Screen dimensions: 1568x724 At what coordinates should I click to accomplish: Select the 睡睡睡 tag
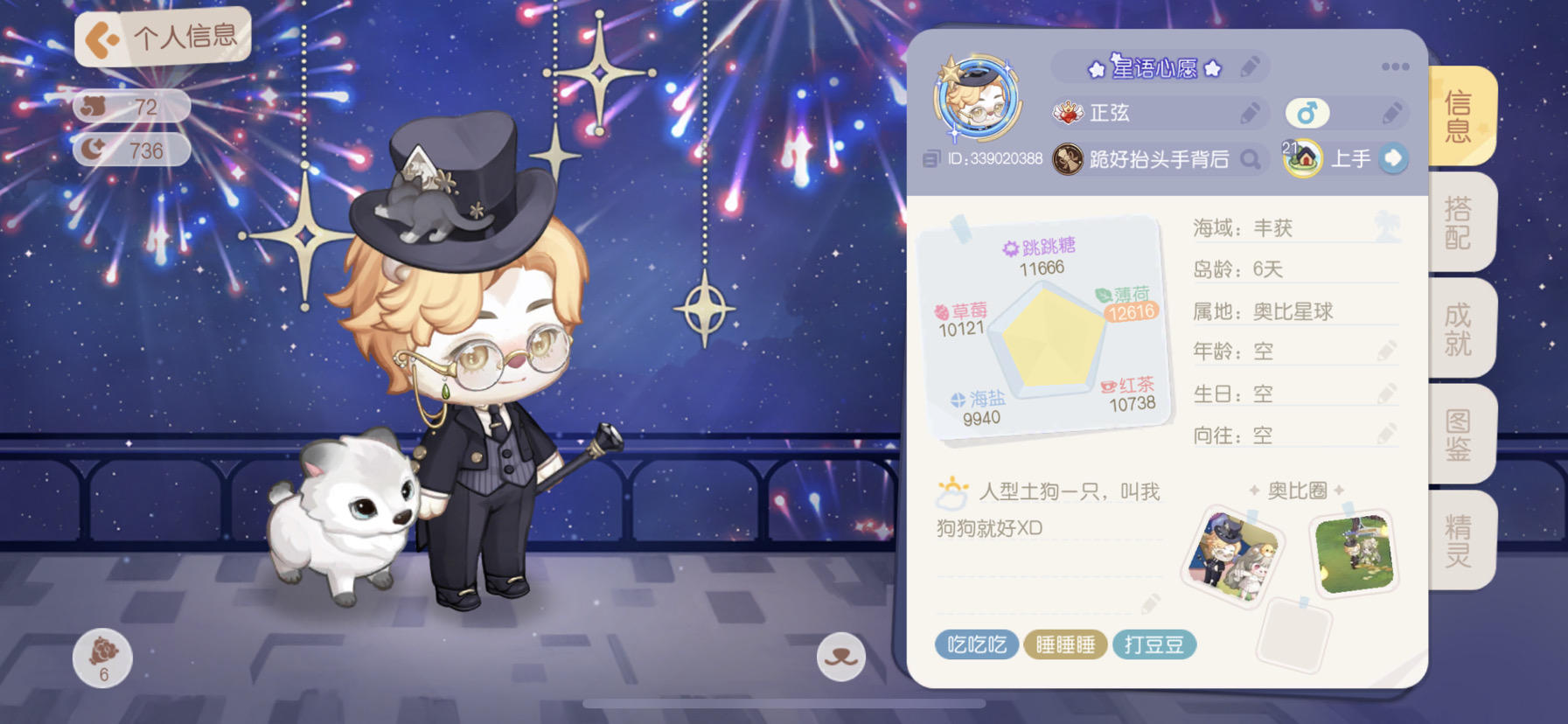[1066, 644]
